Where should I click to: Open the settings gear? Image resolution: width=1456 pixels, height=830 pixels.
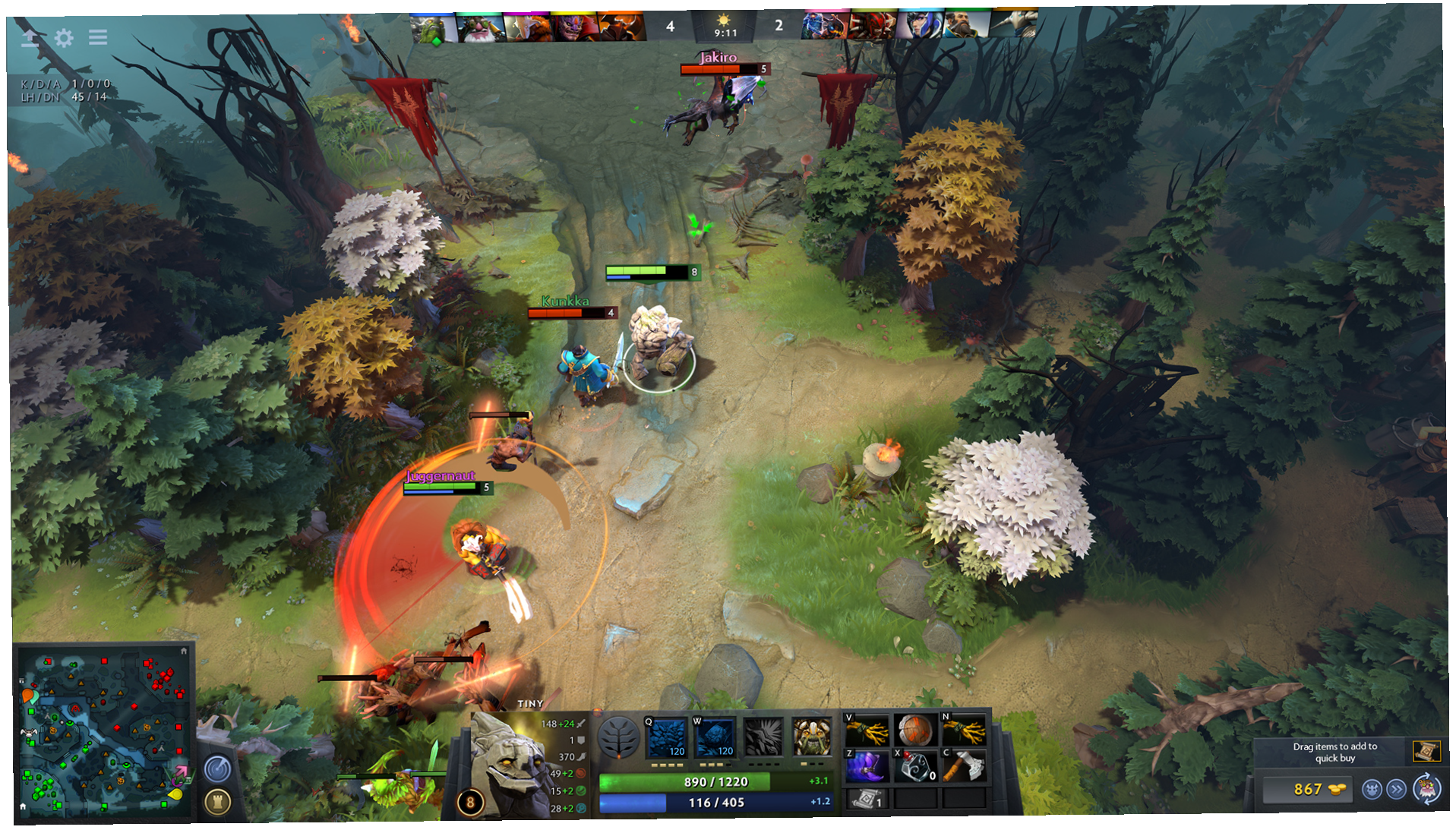tap(64, 38)
